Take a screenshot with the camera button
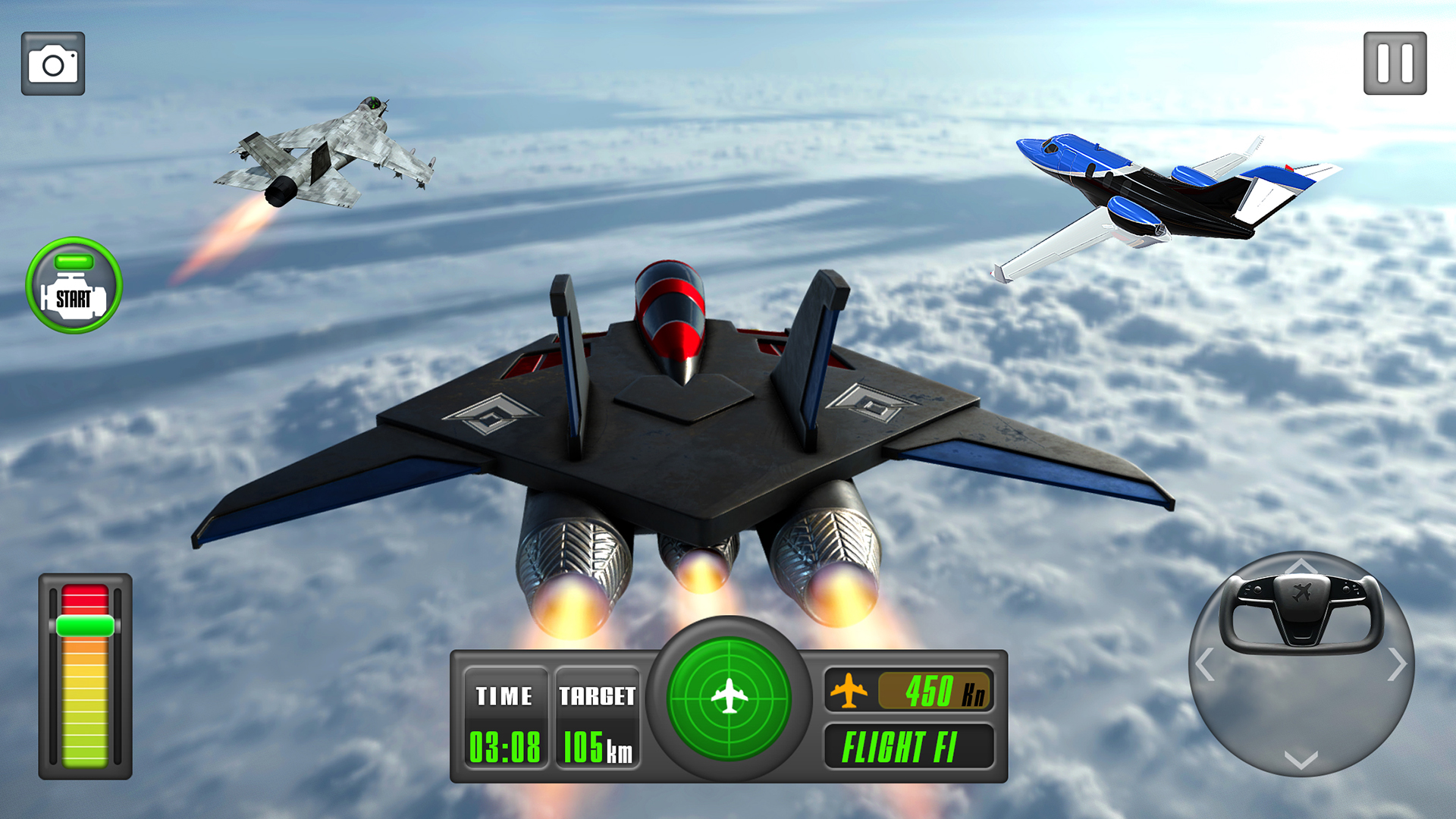 [53, 64]
